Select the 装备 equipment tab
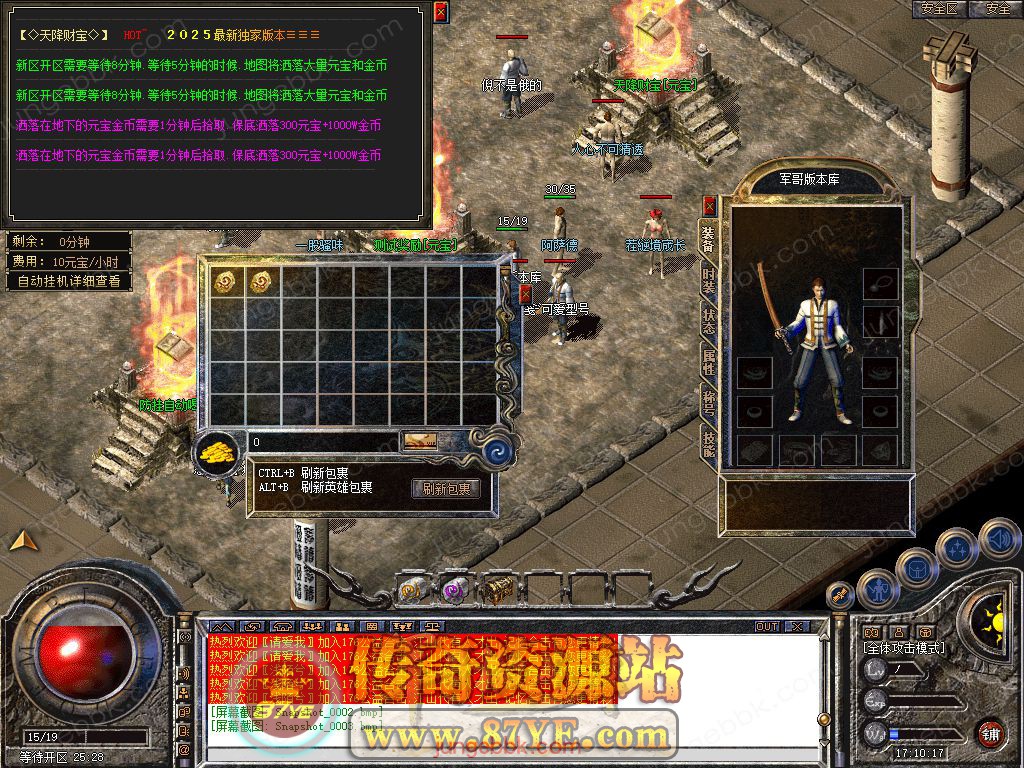Screen dimensions: 1024x768 tap(709, 240)
